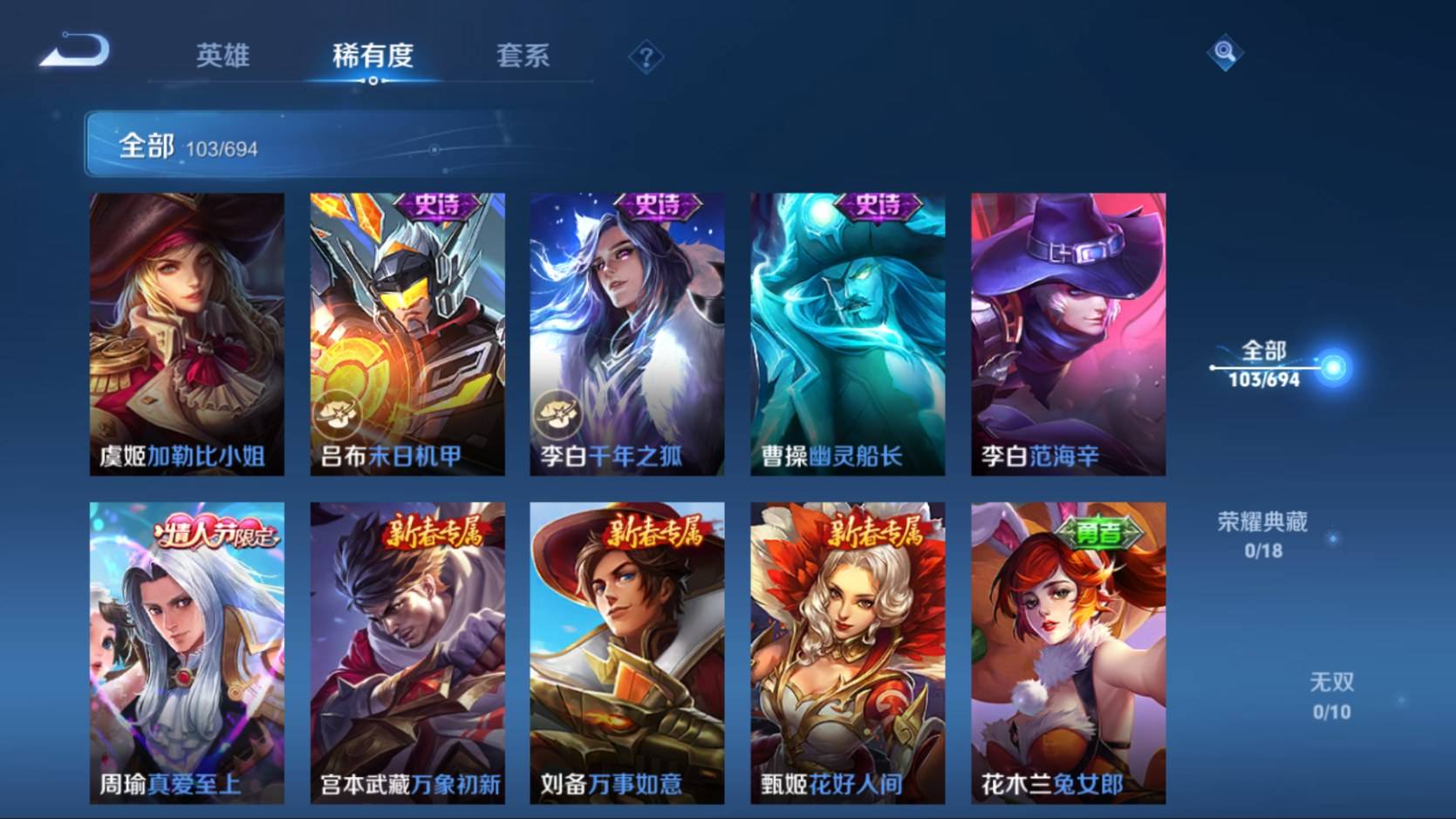Select the 周瑜 真爱至上 skin card
The height and width of the screenshot is (819, 1456).
[187, 652]
